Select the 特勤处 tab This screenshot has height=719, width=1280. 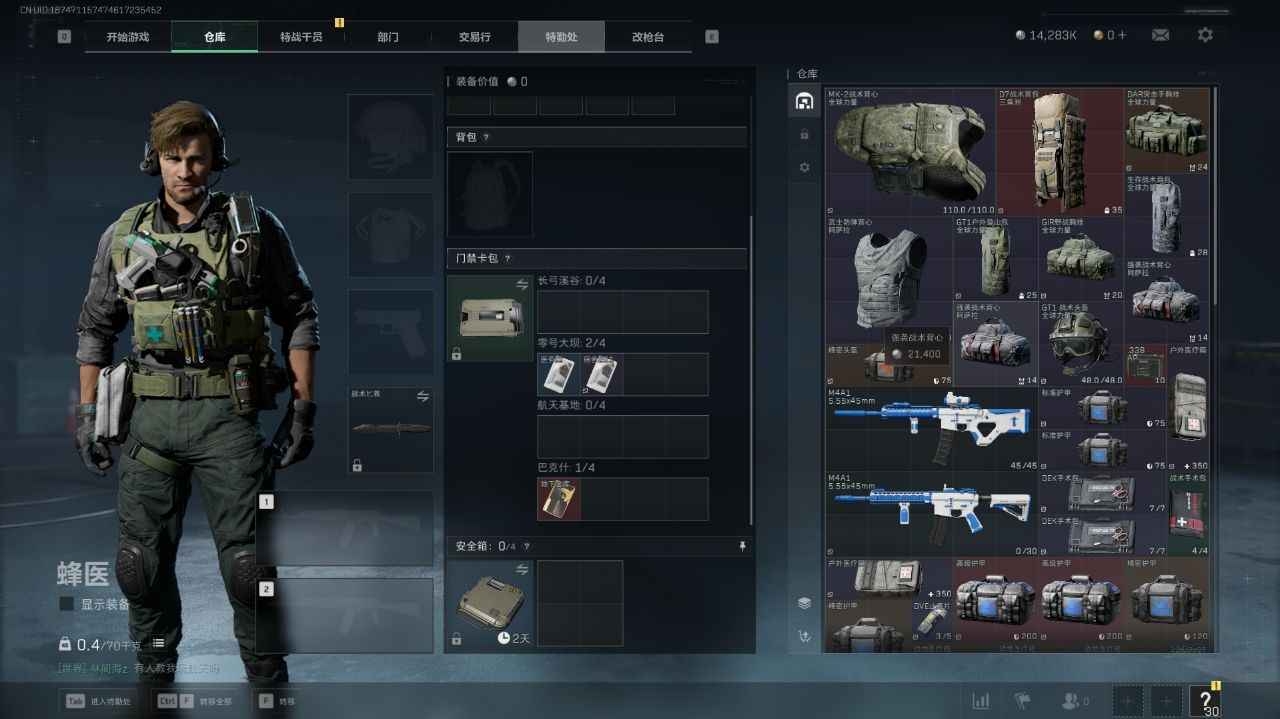561,37
